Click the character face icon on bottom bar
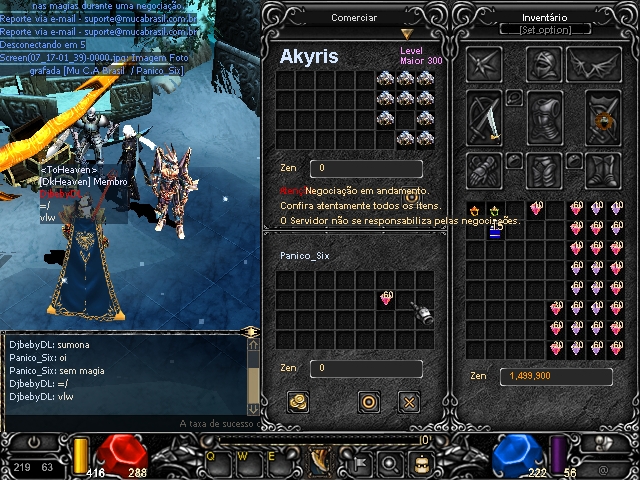 pos(421,463)
